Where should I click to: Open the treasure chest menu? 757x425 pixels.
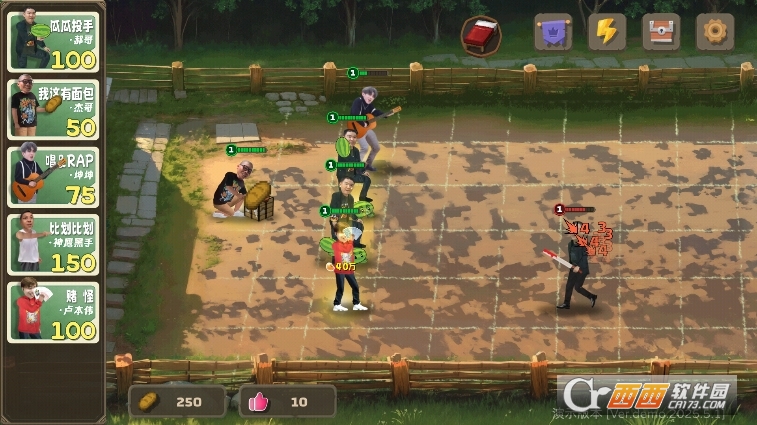pos(661,32)
